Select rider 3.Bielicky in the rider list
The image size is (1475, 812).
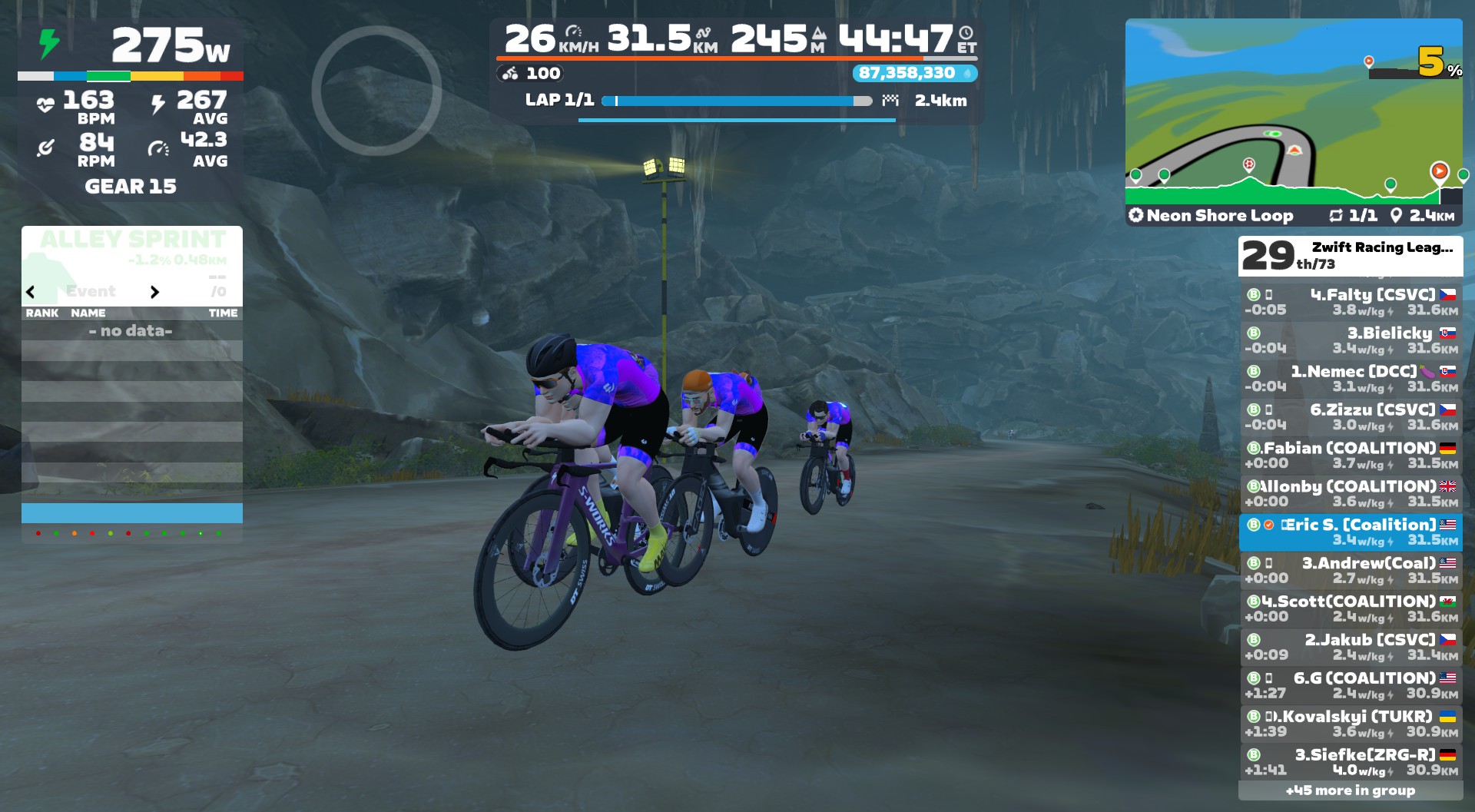(1351, 340)
